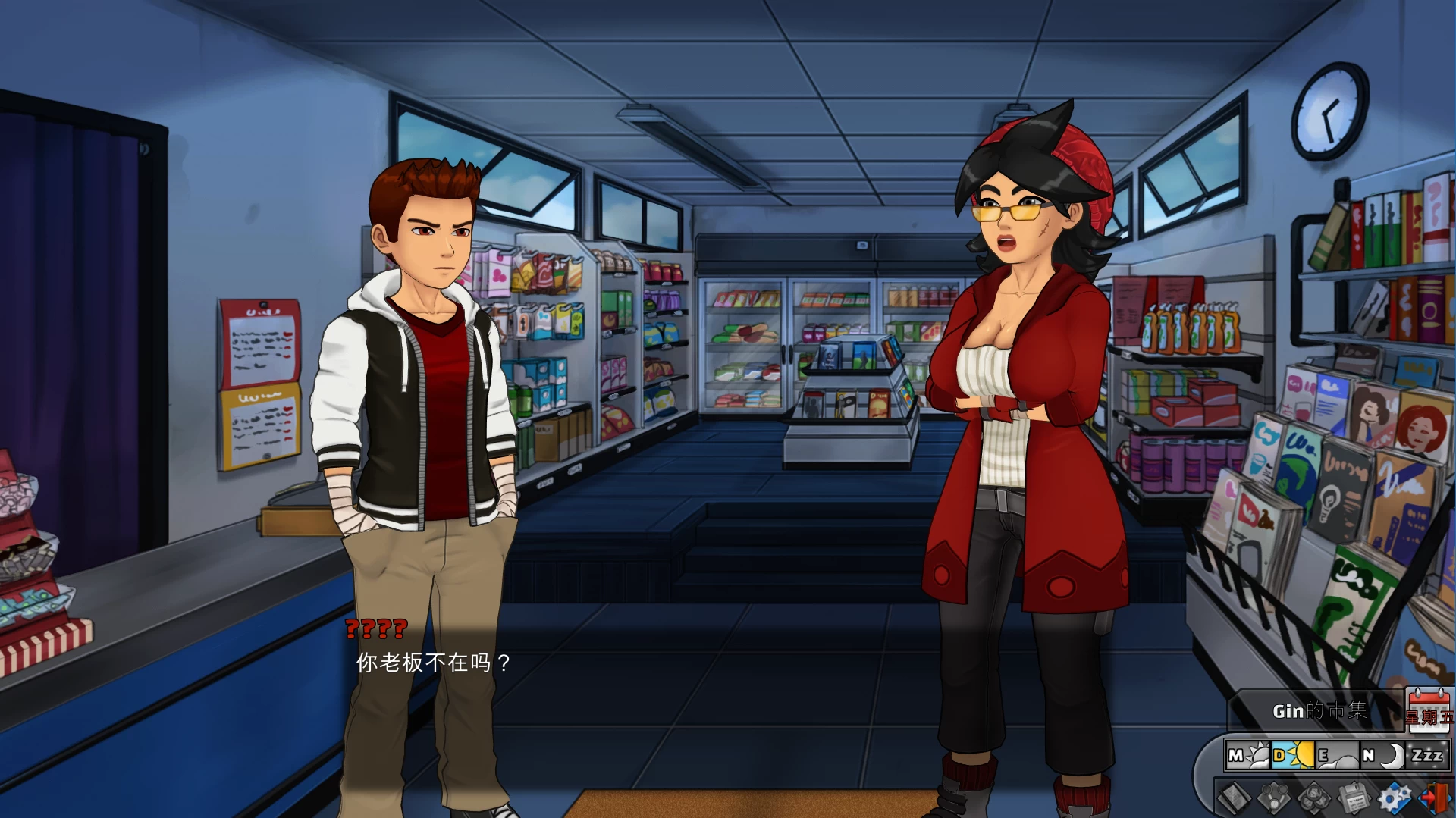Select the Night (N) moon segment

1381,756
